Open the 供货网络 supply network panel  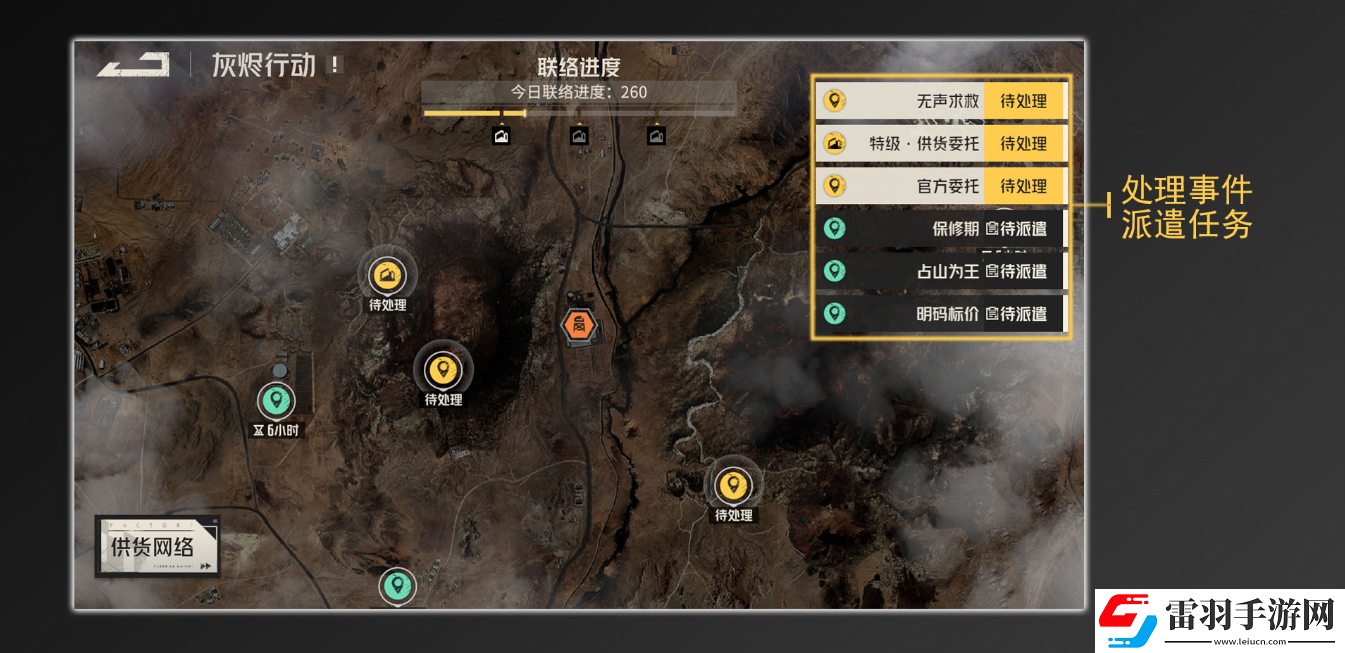[158, 547]
